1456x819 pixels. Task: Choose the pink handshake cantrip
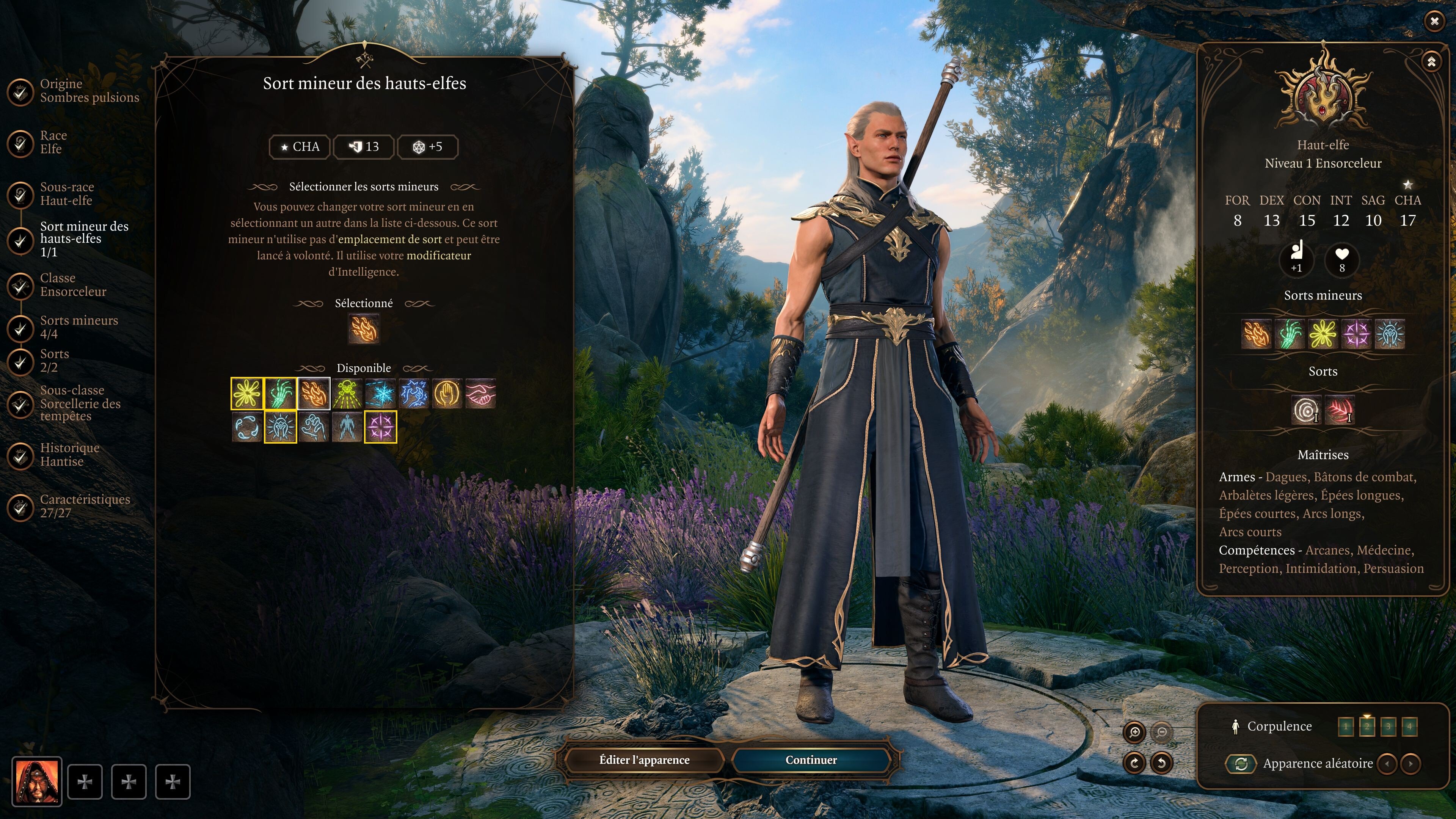pos(480,394)
